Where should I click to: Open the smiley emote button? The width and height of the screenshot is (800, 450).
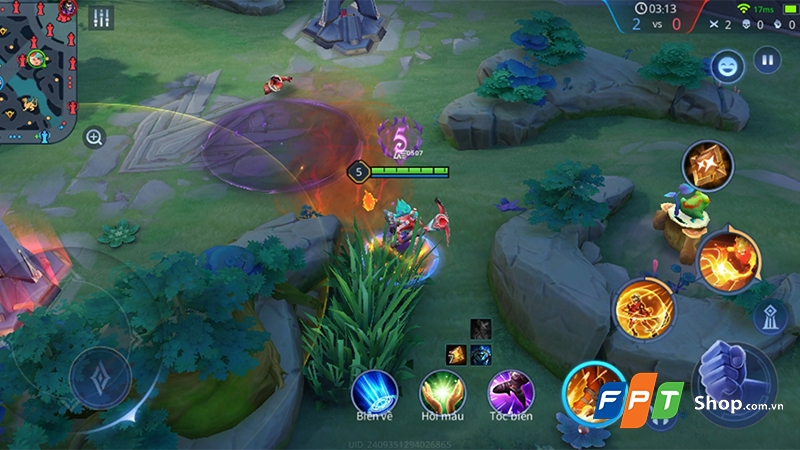coord(727,65)
